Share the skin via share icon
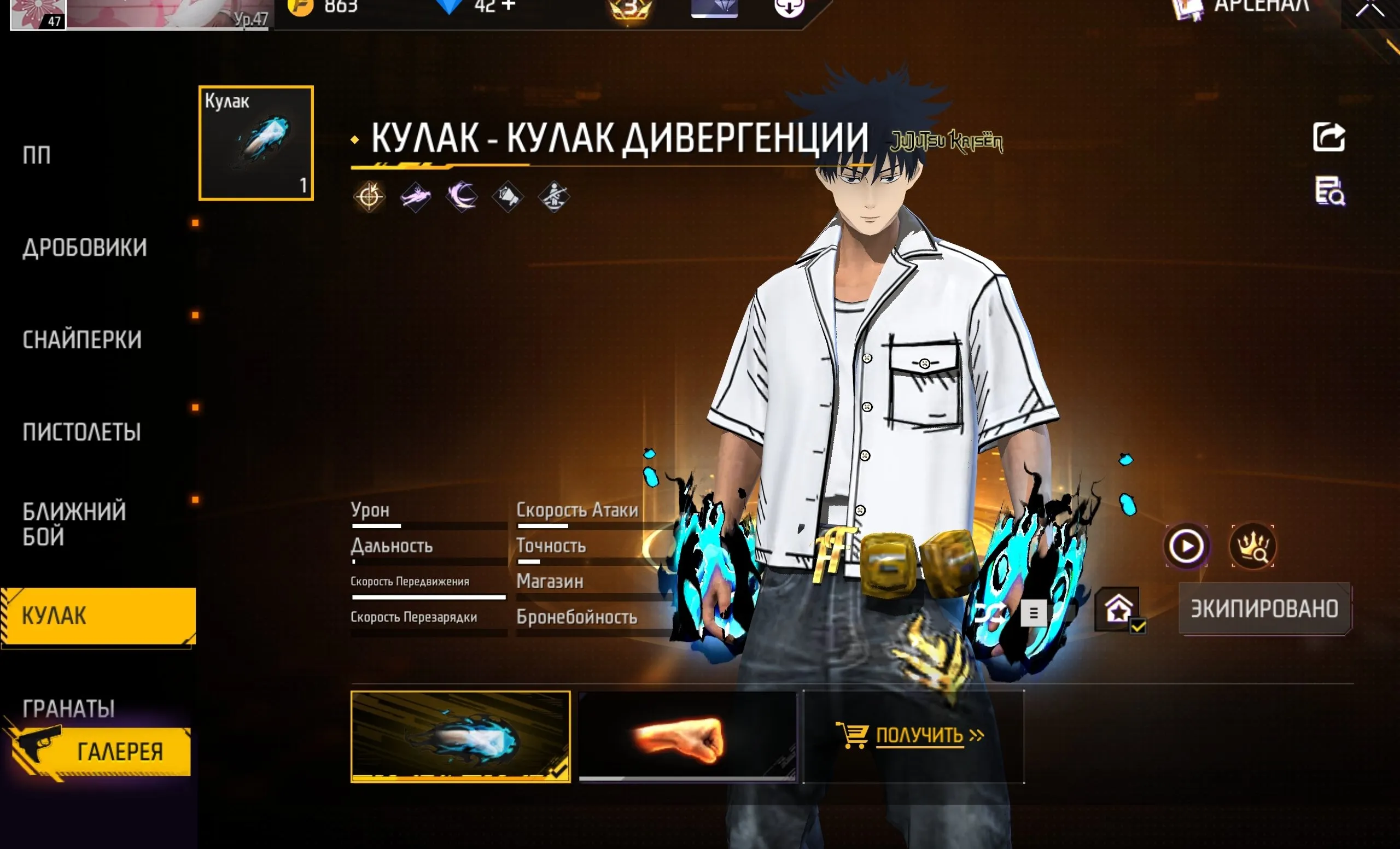The width and height of the screenshot is (1400, 849). (1328, 137)
